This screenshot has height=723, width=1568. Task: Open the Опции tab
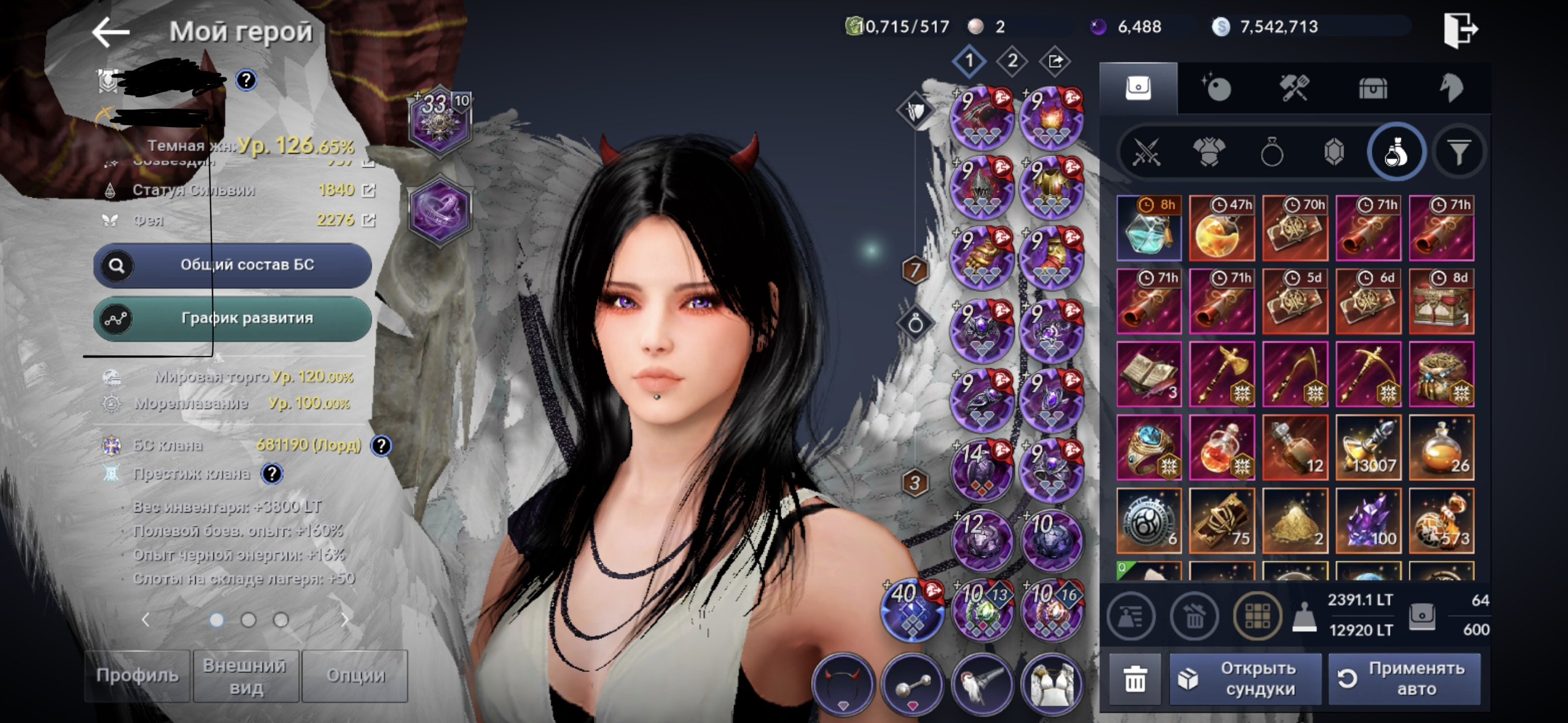[355, 675]
